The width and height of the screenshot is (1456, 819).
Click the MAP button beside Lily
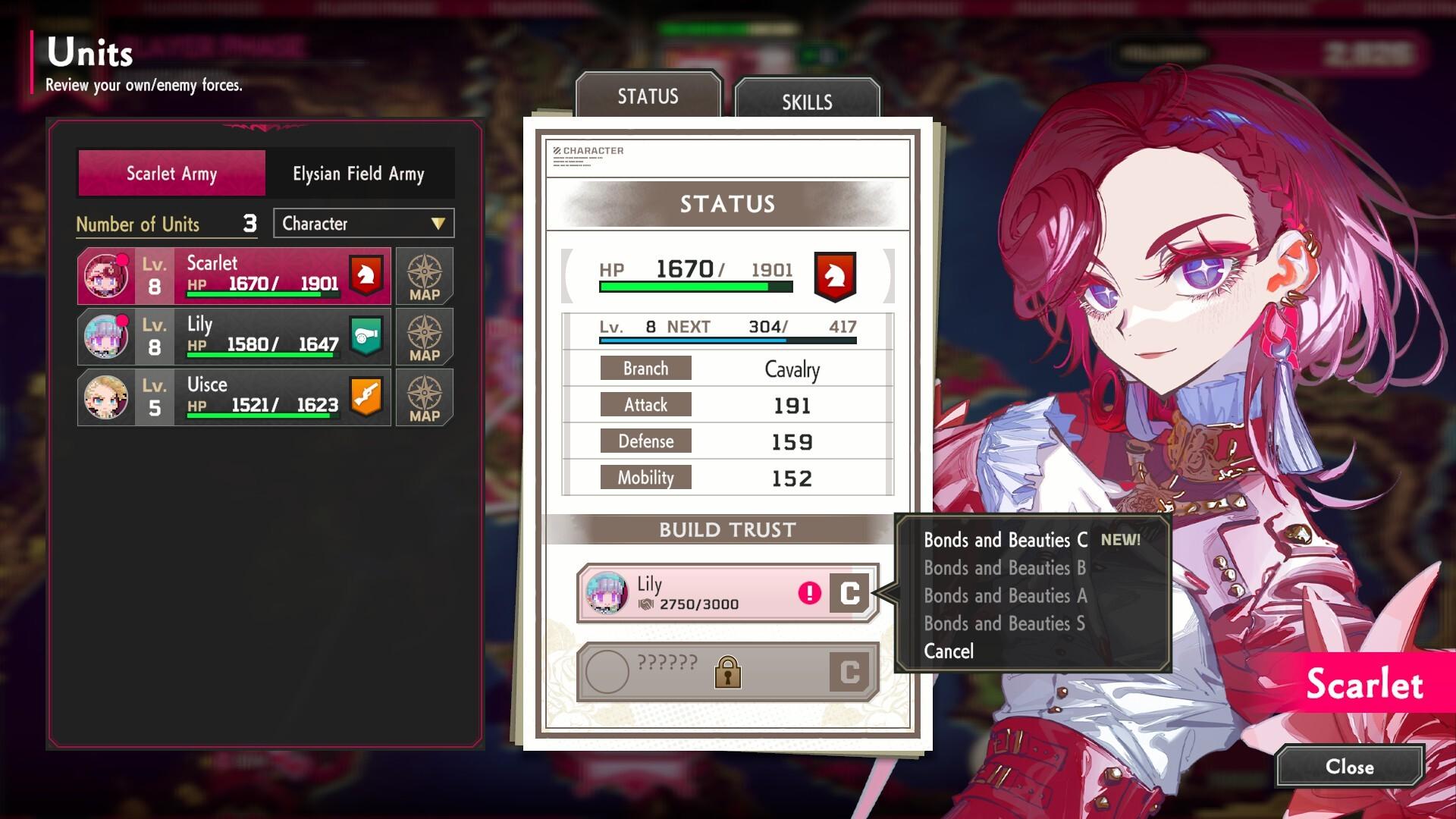point(425,337)
